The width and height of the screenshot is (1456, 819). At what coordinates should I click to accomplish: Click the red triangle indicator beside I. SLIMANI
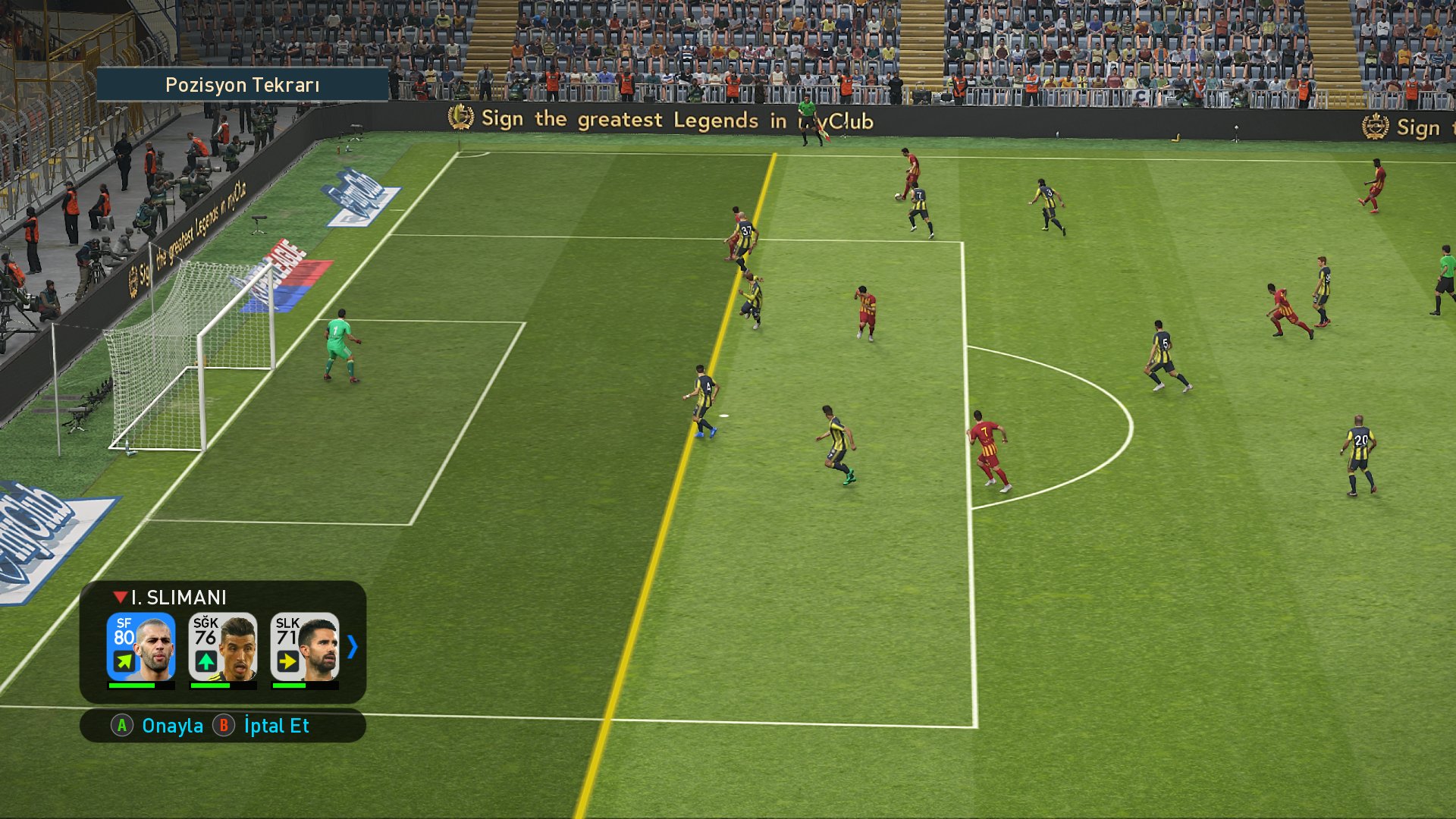[x=119, y=597]
